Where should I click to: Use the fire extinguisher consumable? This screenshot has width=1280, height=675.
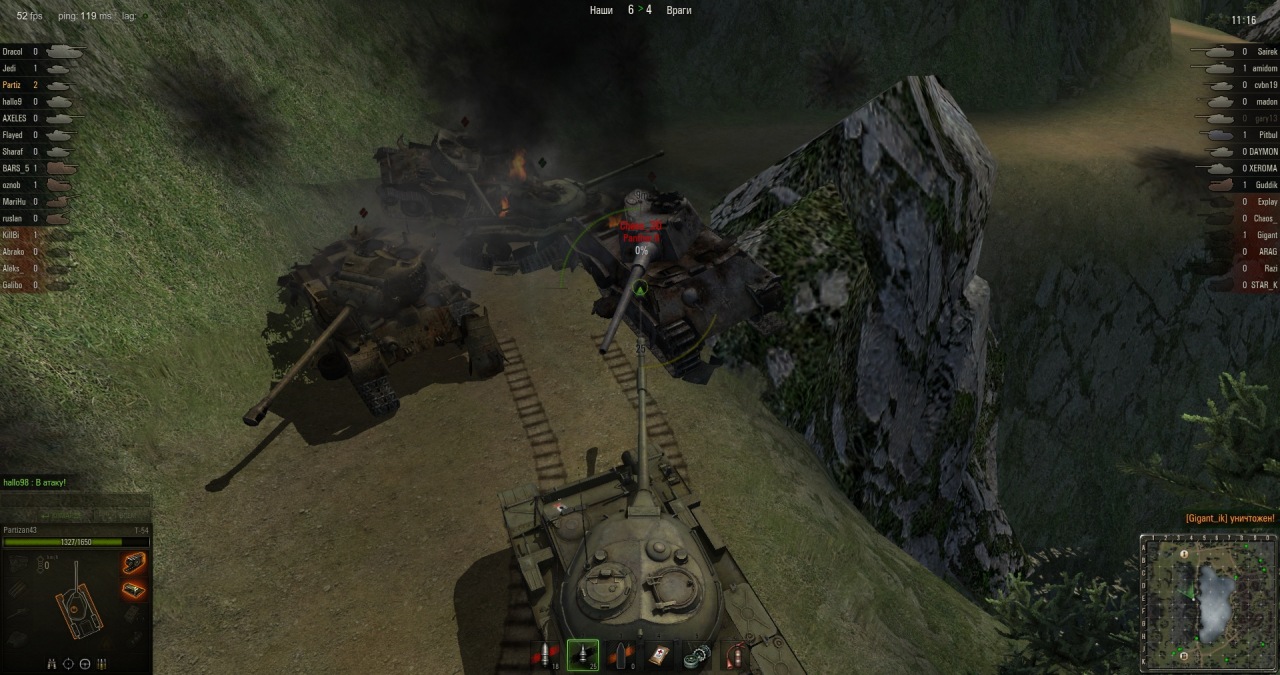[735, 655]
